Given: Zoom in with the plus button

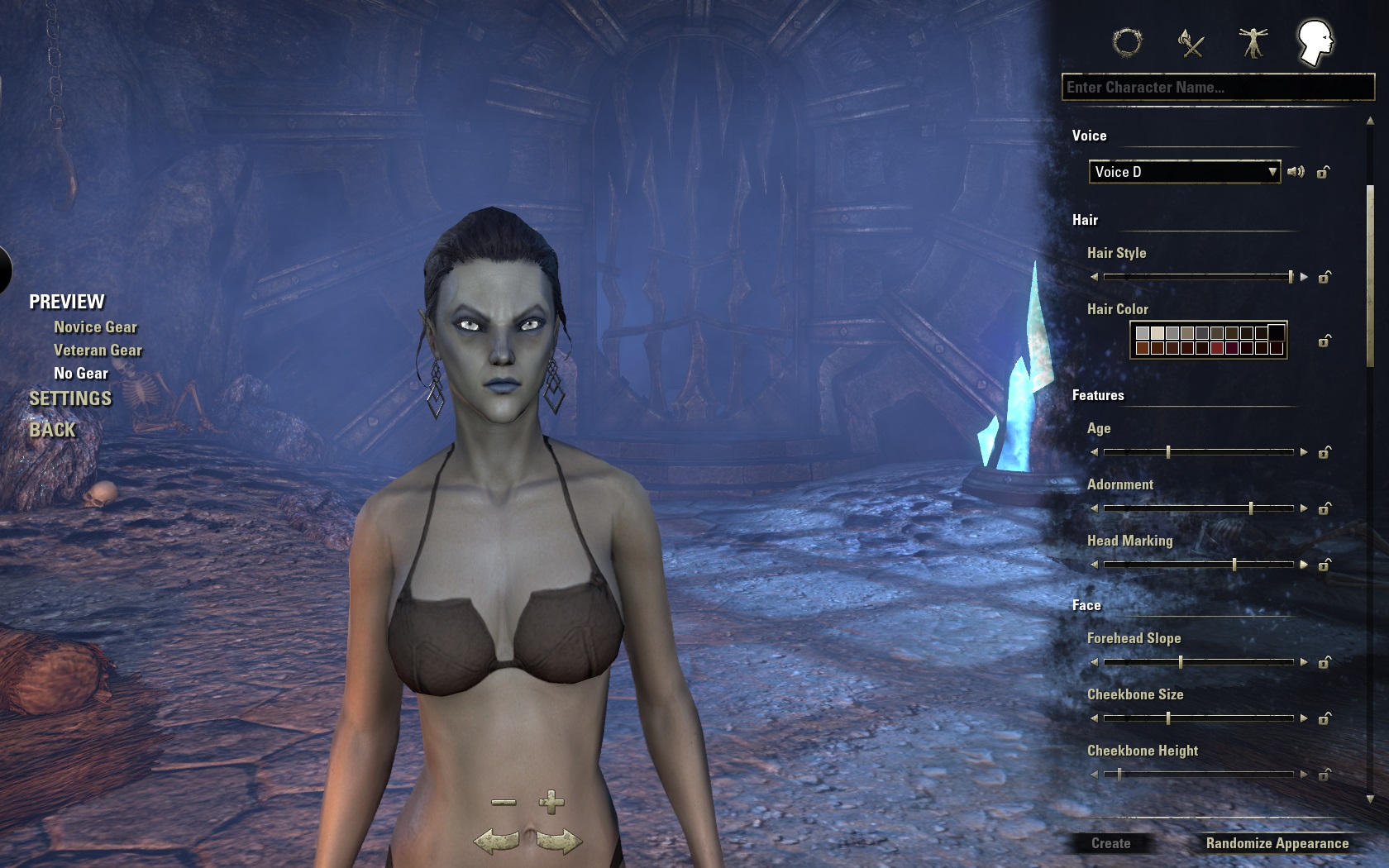Looking at the screenshot, I should (x=551, y=802).
